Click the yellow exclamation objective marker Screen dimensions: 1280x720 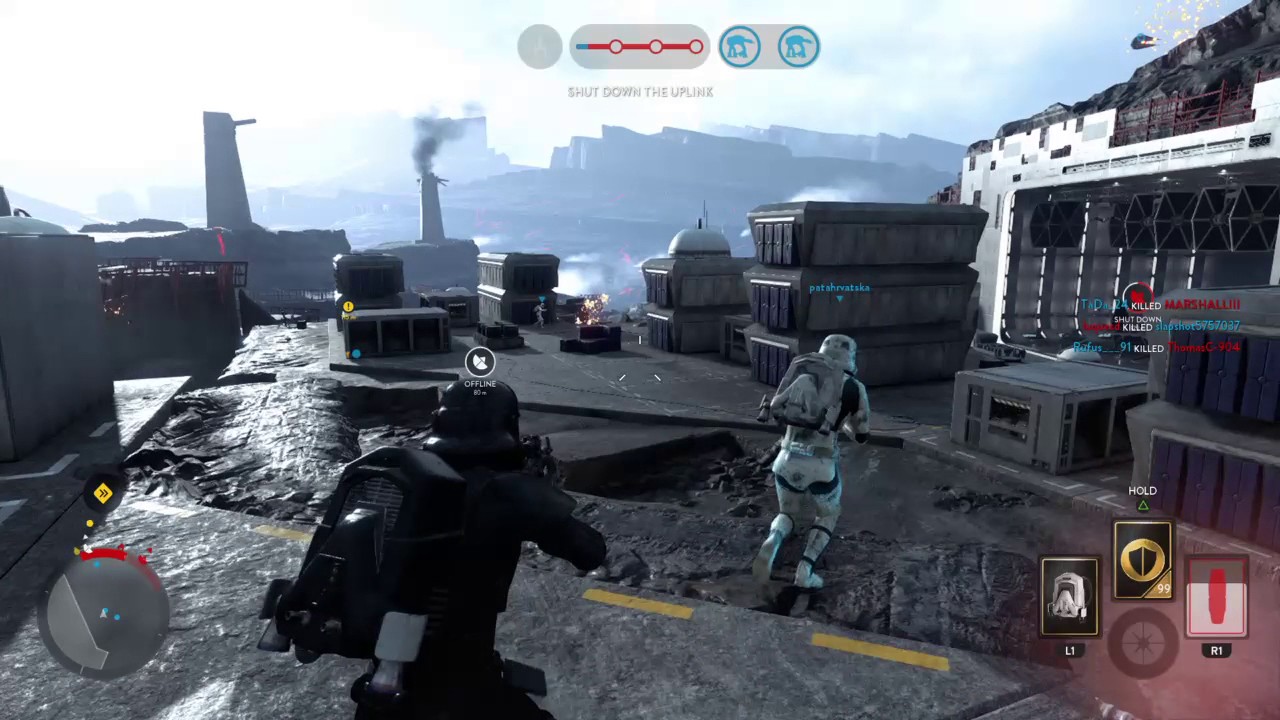pos(348,305)
